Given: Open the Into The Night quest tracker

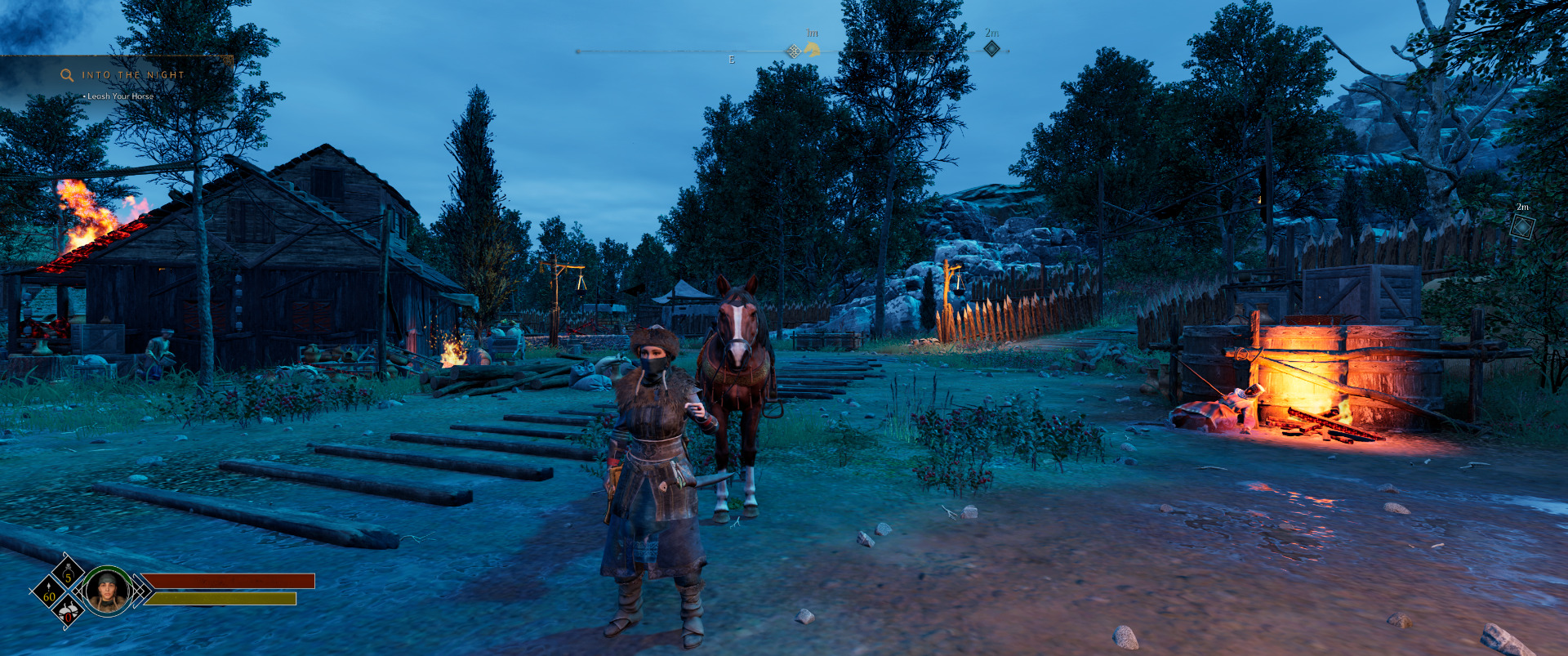Looking at the screenshot, I should pyautogui.click(x=133, y=75).
